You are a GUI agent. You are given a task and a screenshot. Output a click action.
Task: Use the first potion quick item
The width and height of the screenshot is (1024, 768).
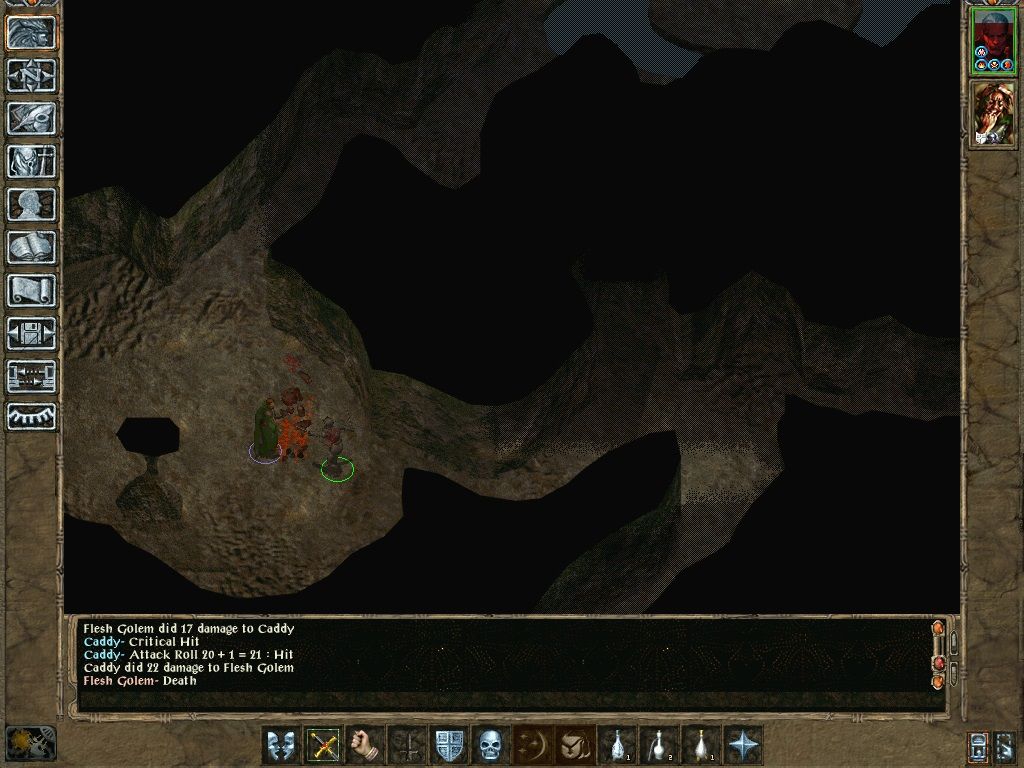(618, 745)
